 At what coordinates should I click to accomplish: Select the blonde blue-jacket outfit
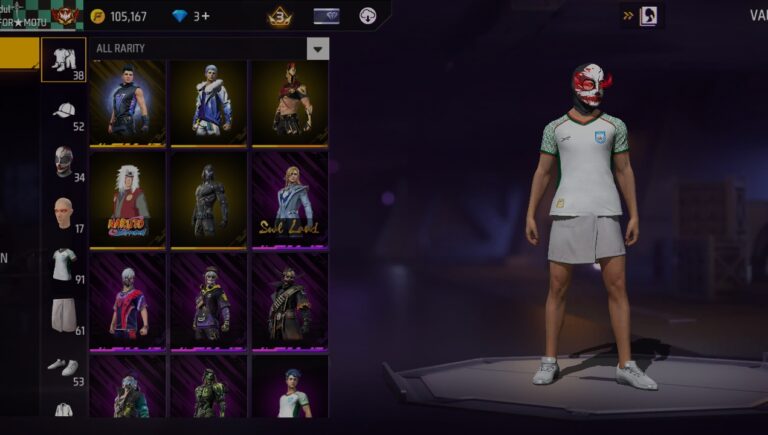[x=289, y=198]
